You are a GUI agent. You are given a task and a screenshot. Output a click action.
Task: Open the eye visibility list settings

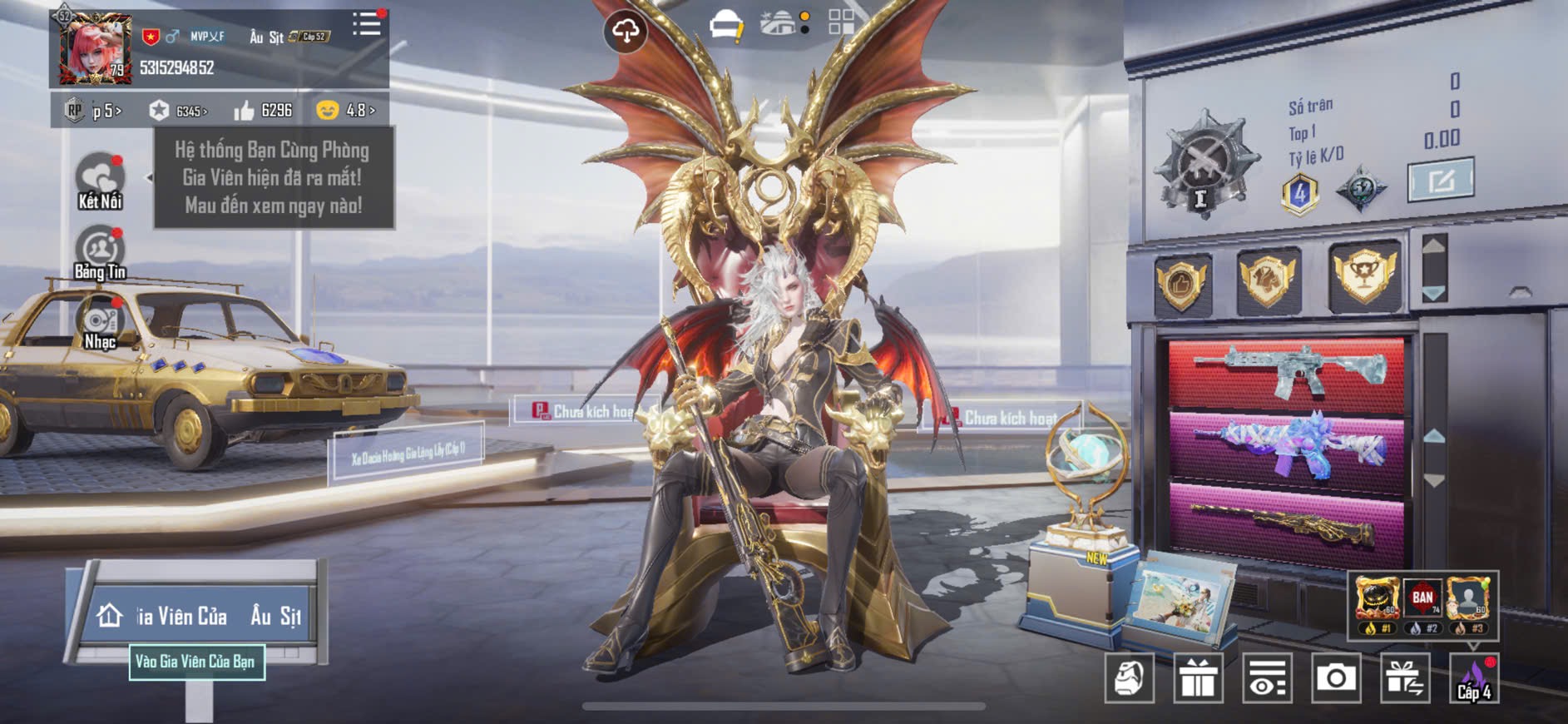click(1267, 678)
